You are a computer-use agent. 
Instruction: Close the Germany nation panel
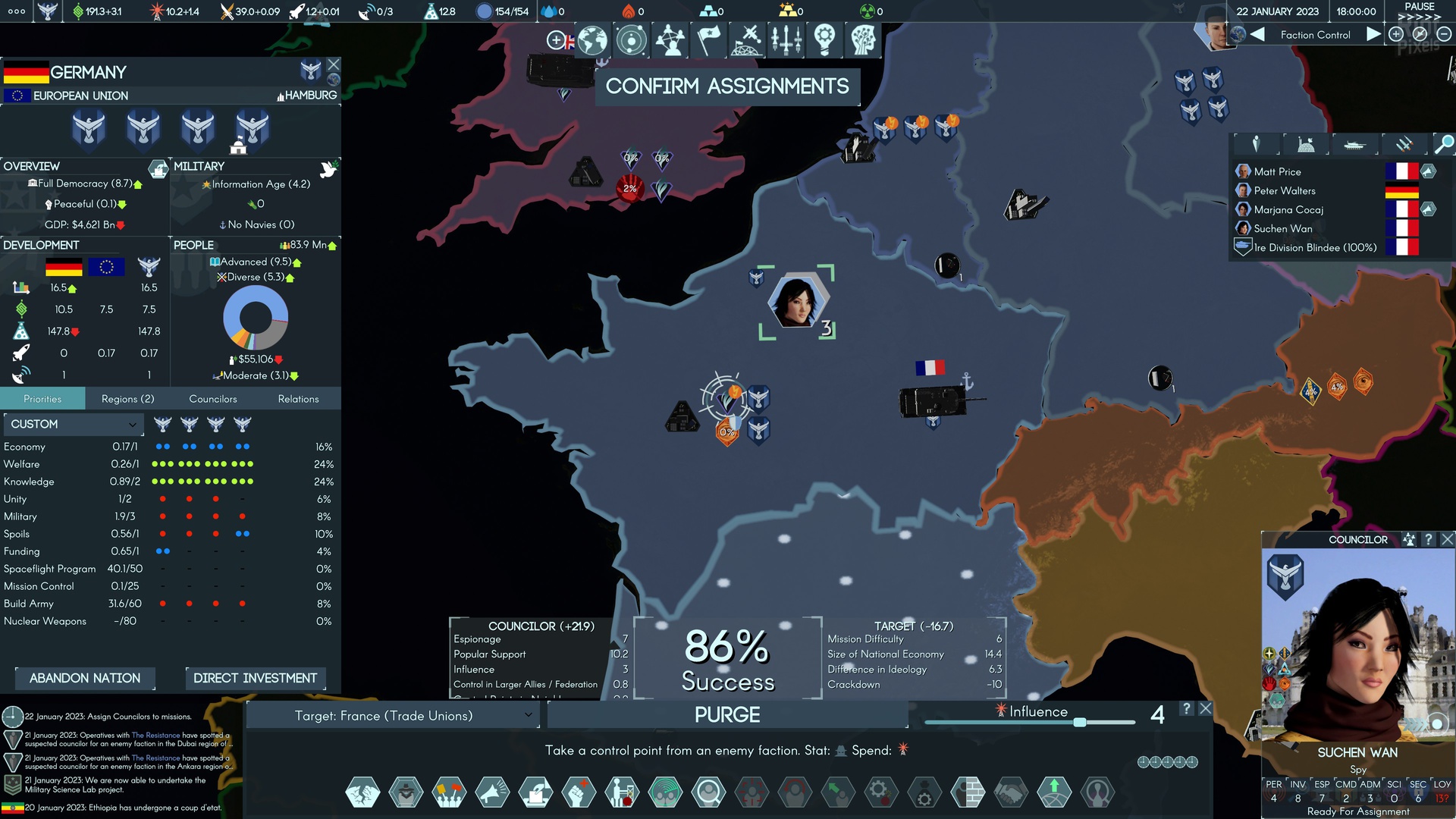334,65
